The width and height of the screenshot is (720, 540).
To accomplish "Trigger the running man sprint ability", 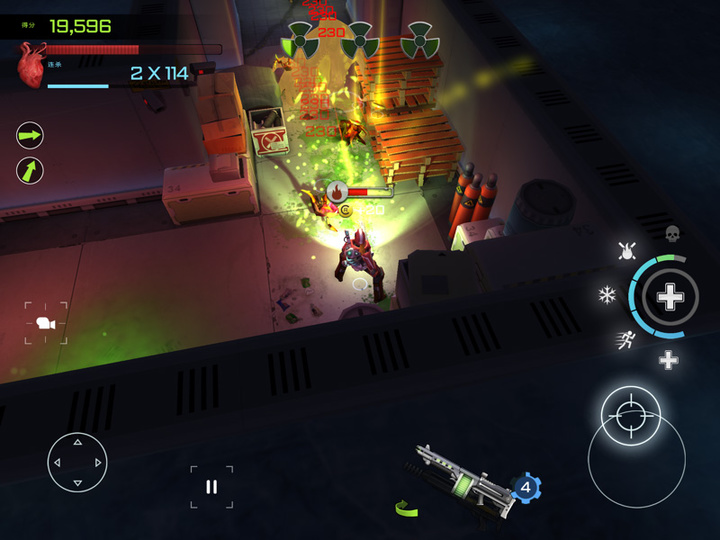I will coord(624,339).
